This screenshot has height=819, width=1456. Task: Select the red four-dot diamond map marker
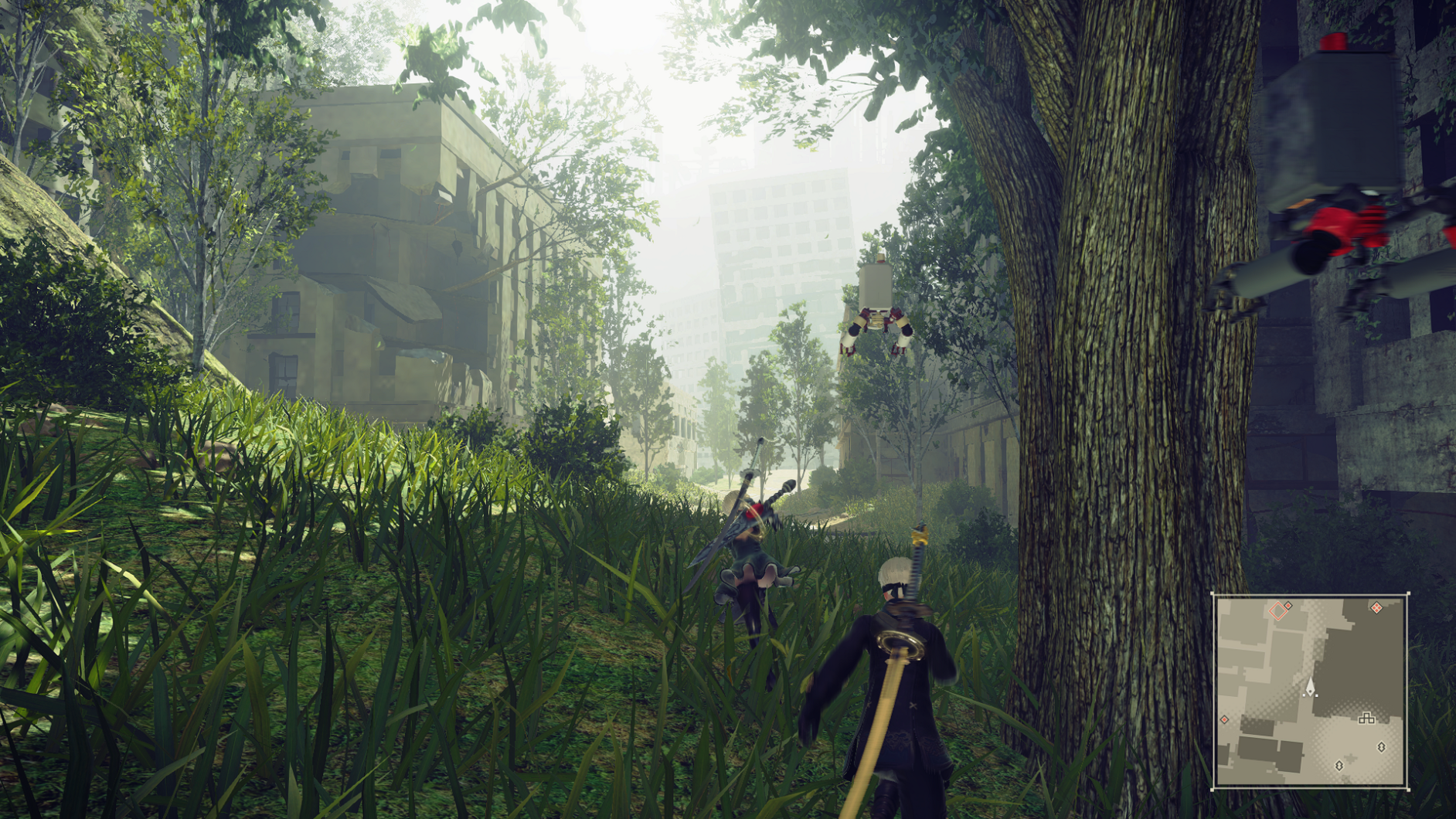pos(1376,608)
